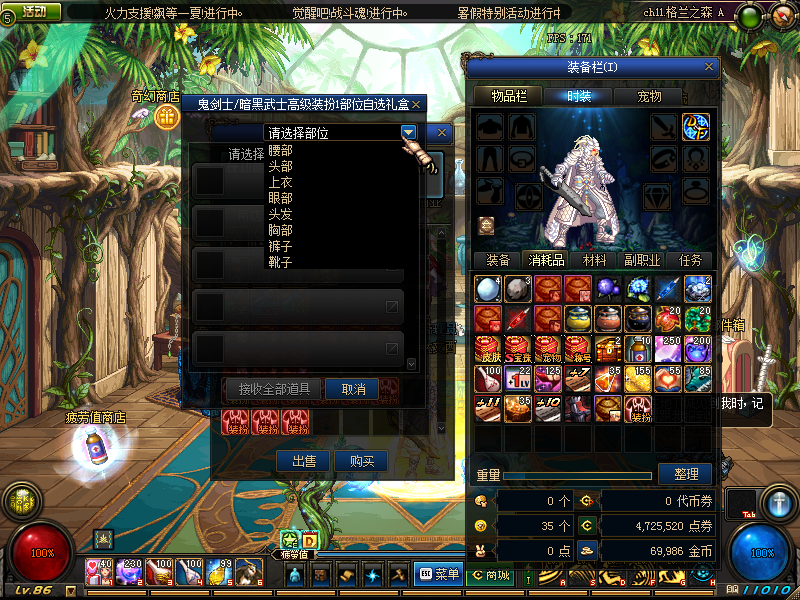
Task: Open the 宠物 pet tab
Action: click(x=657, y=96)
